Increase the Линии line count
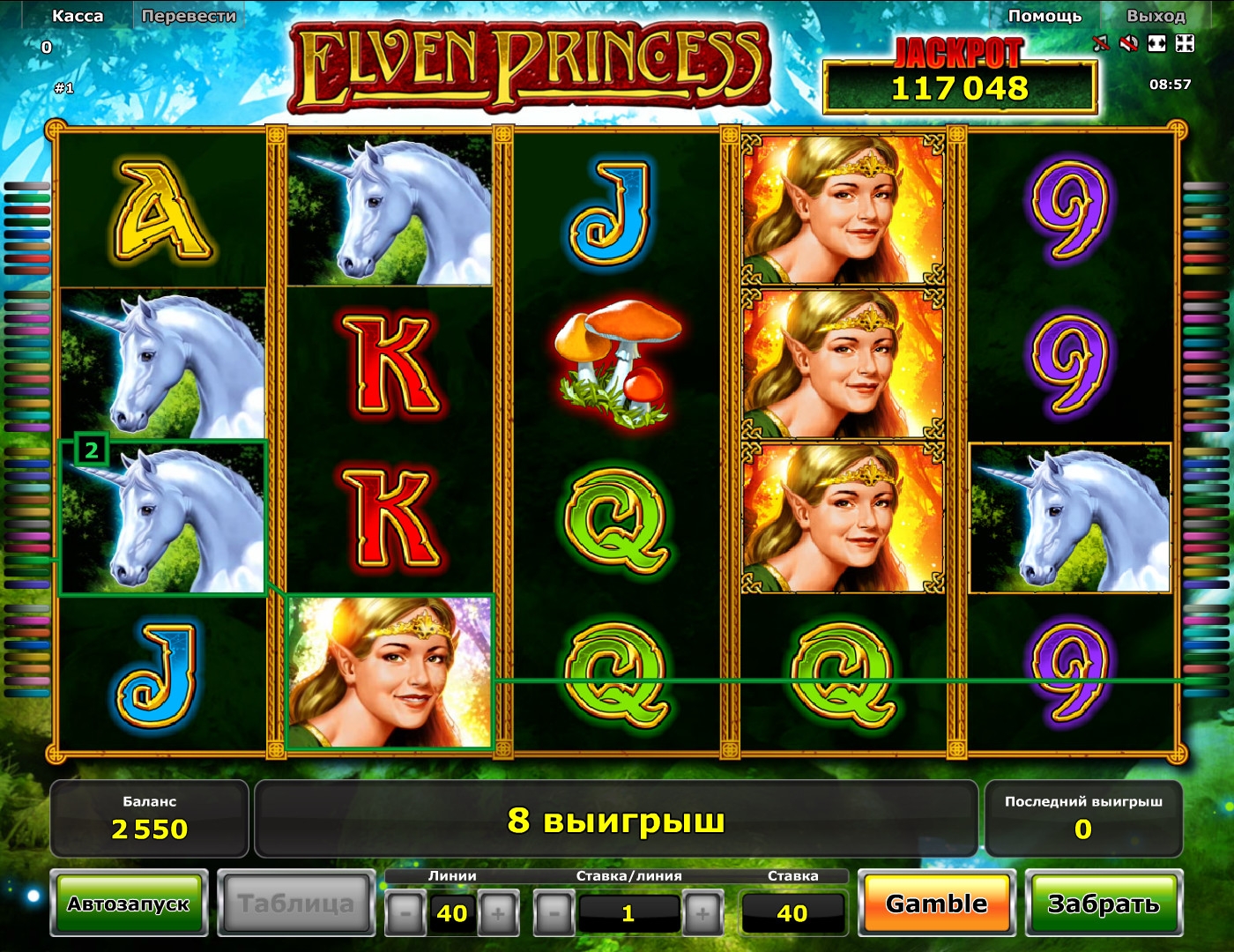Viewport: 1234px width, 952px height. 498,913
